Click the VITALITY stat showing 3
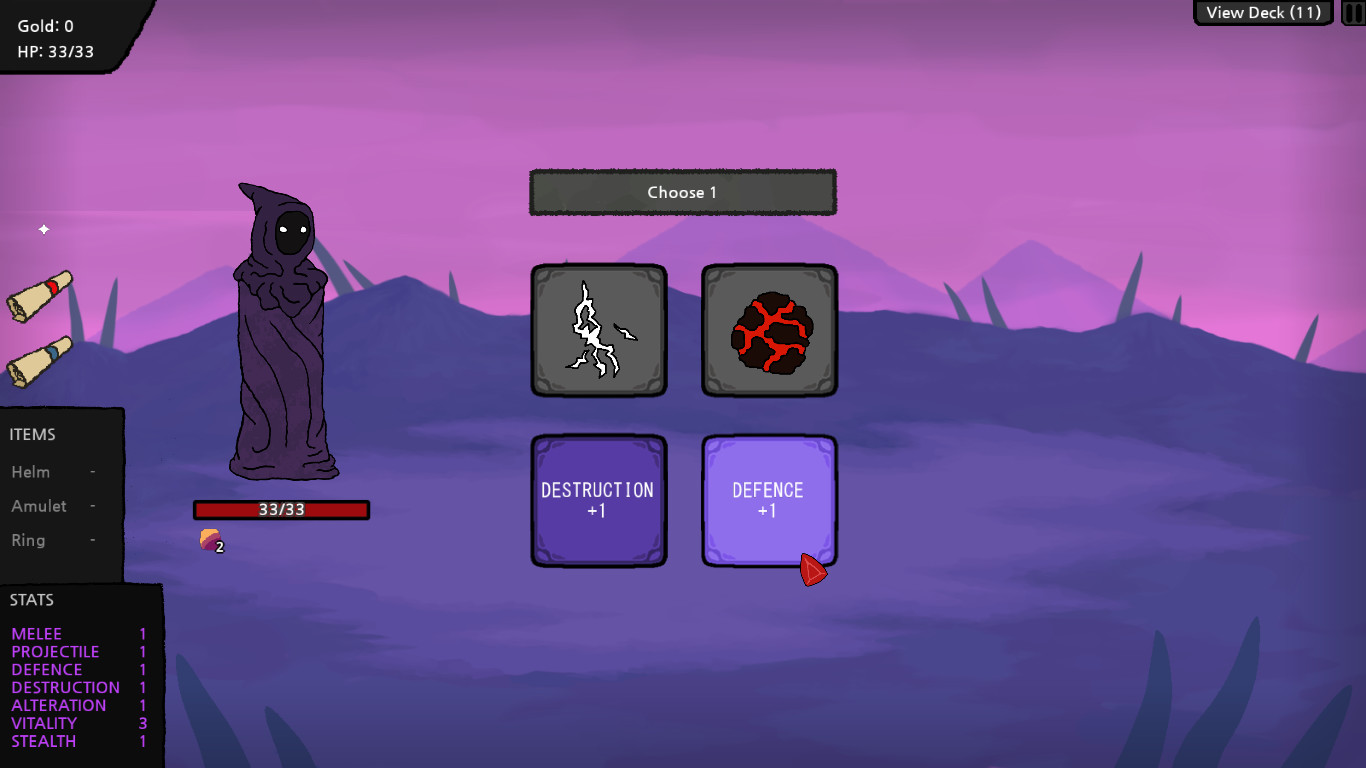 click(45, 723)
